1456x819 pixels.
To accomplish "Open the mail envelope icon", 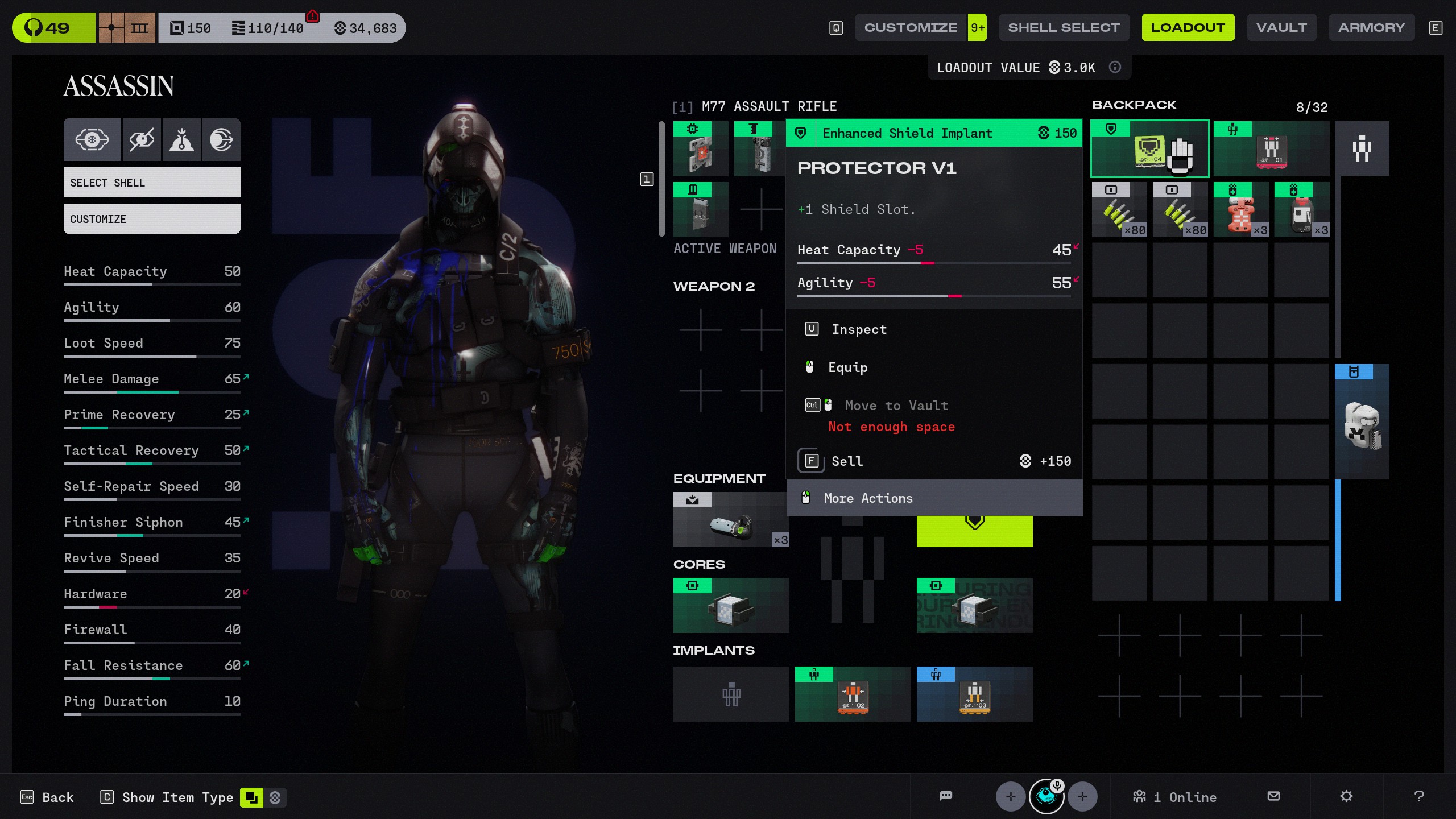I will pyautogui.click(x=1274, y=796).
